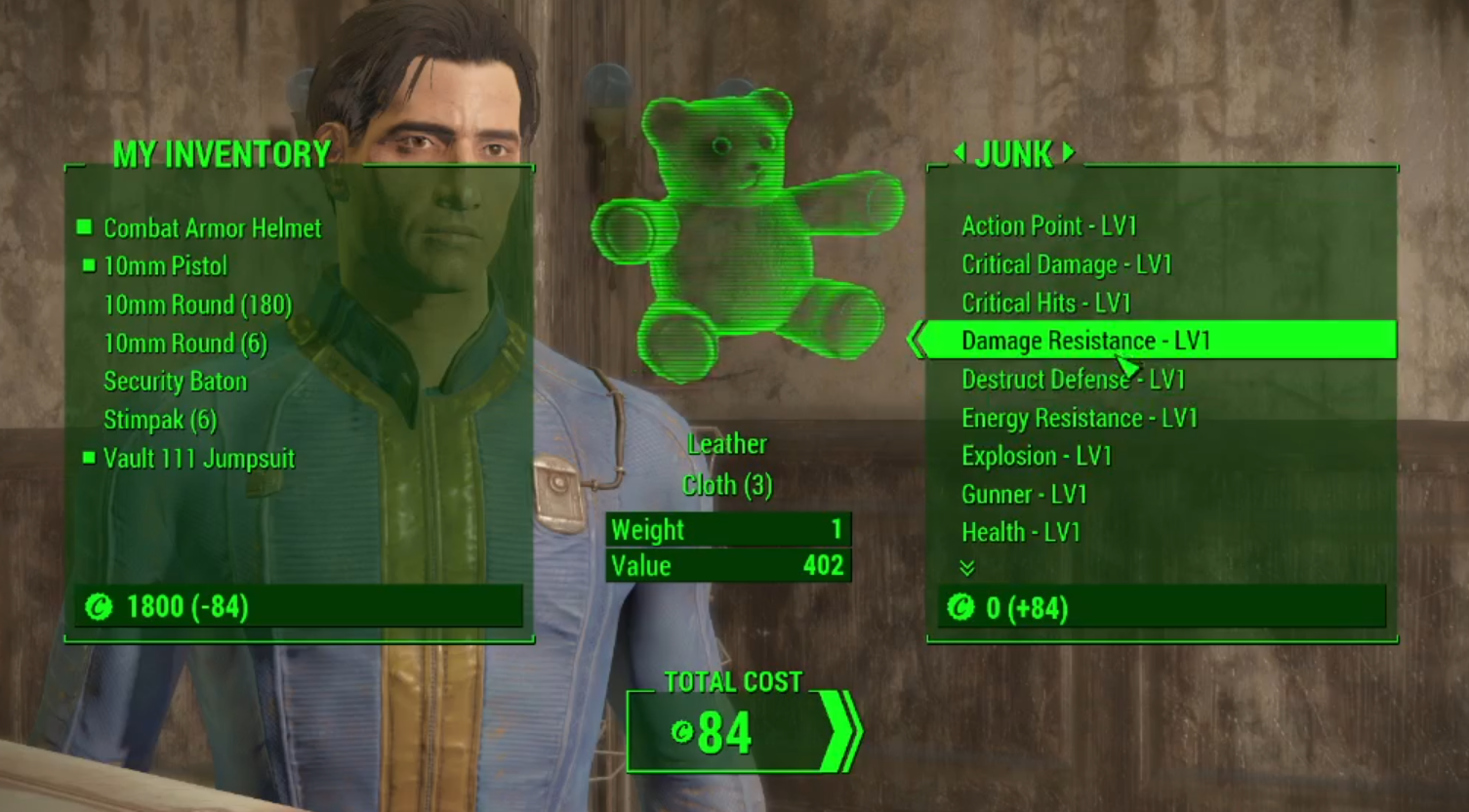Screen dimensions: 1469x812
Task: Select Health - LV1 item
Action: 1020,532
